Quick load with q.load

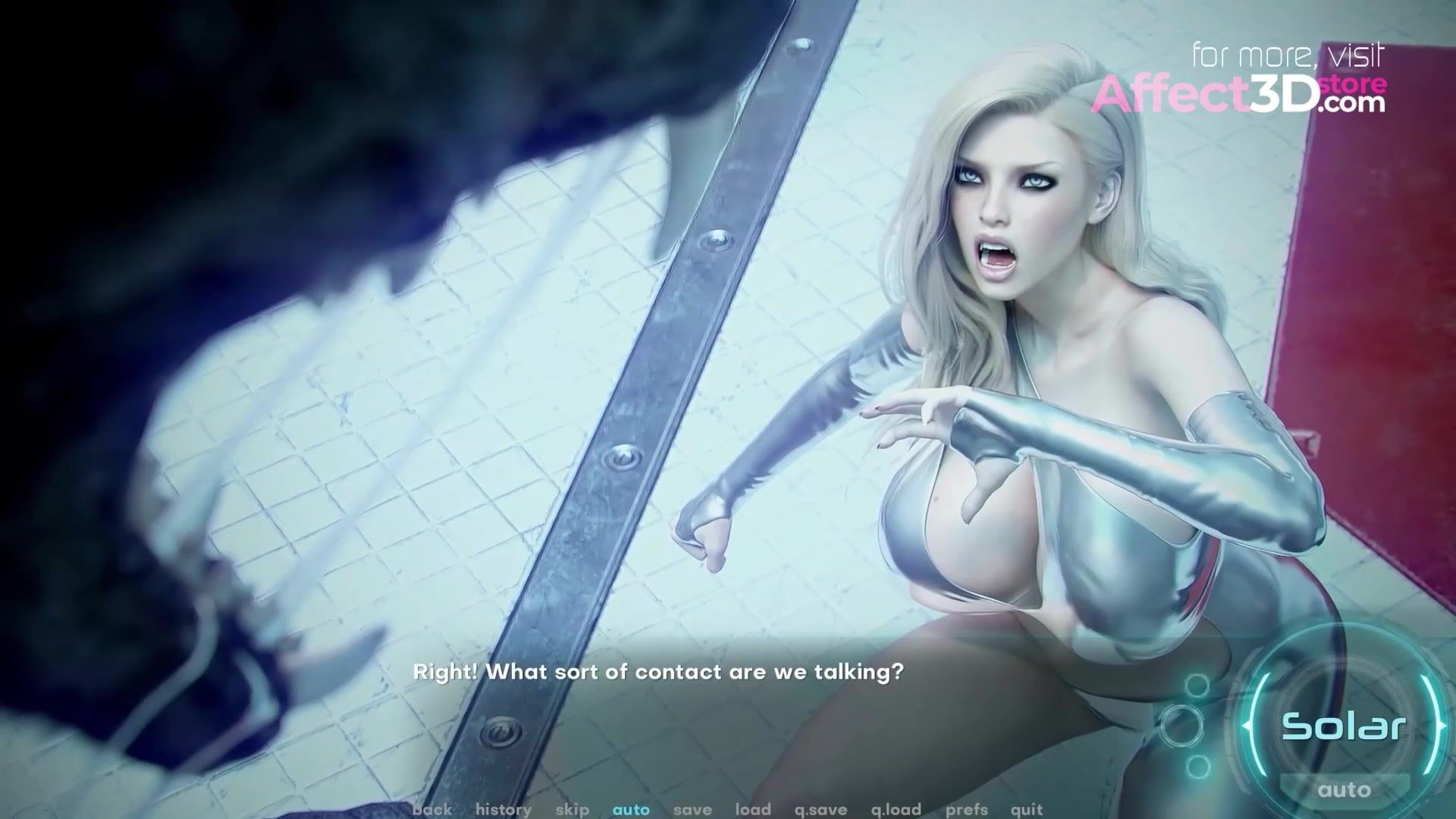point(896,809)
